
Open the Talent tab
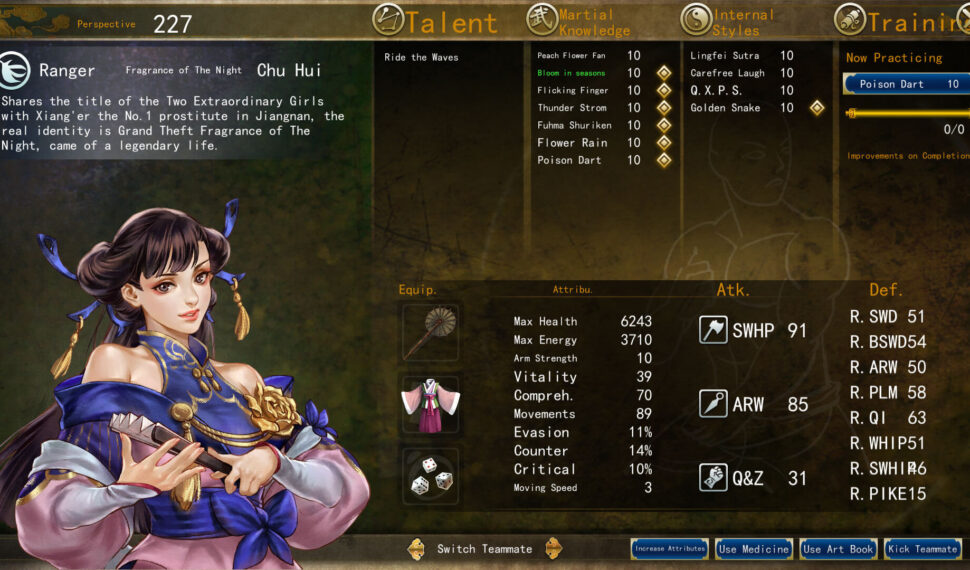pos(435,20)
